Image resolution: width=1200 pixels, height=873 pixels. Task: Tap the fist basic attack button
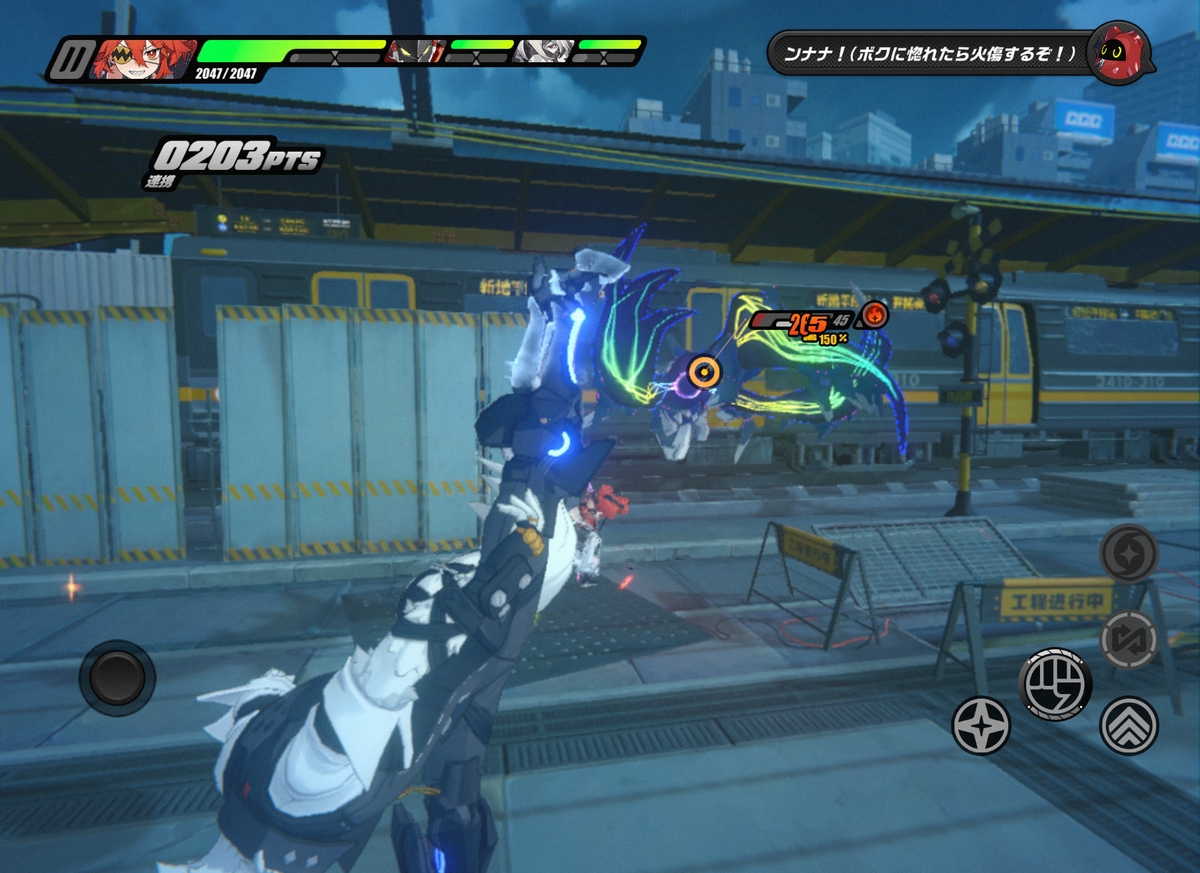[1055, 684]
